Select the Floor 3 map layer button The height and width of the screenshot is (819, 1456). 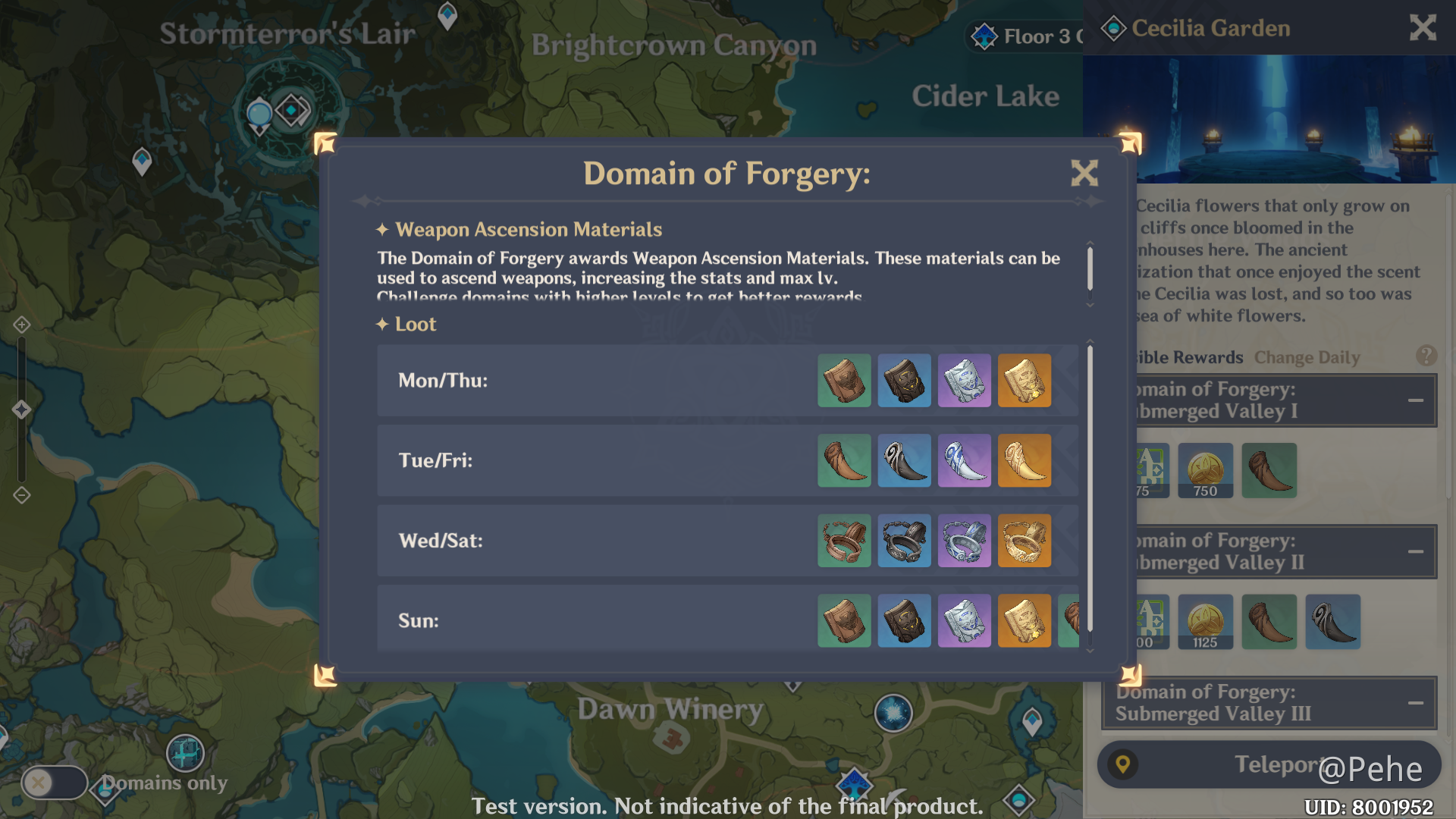(1025, 36)
